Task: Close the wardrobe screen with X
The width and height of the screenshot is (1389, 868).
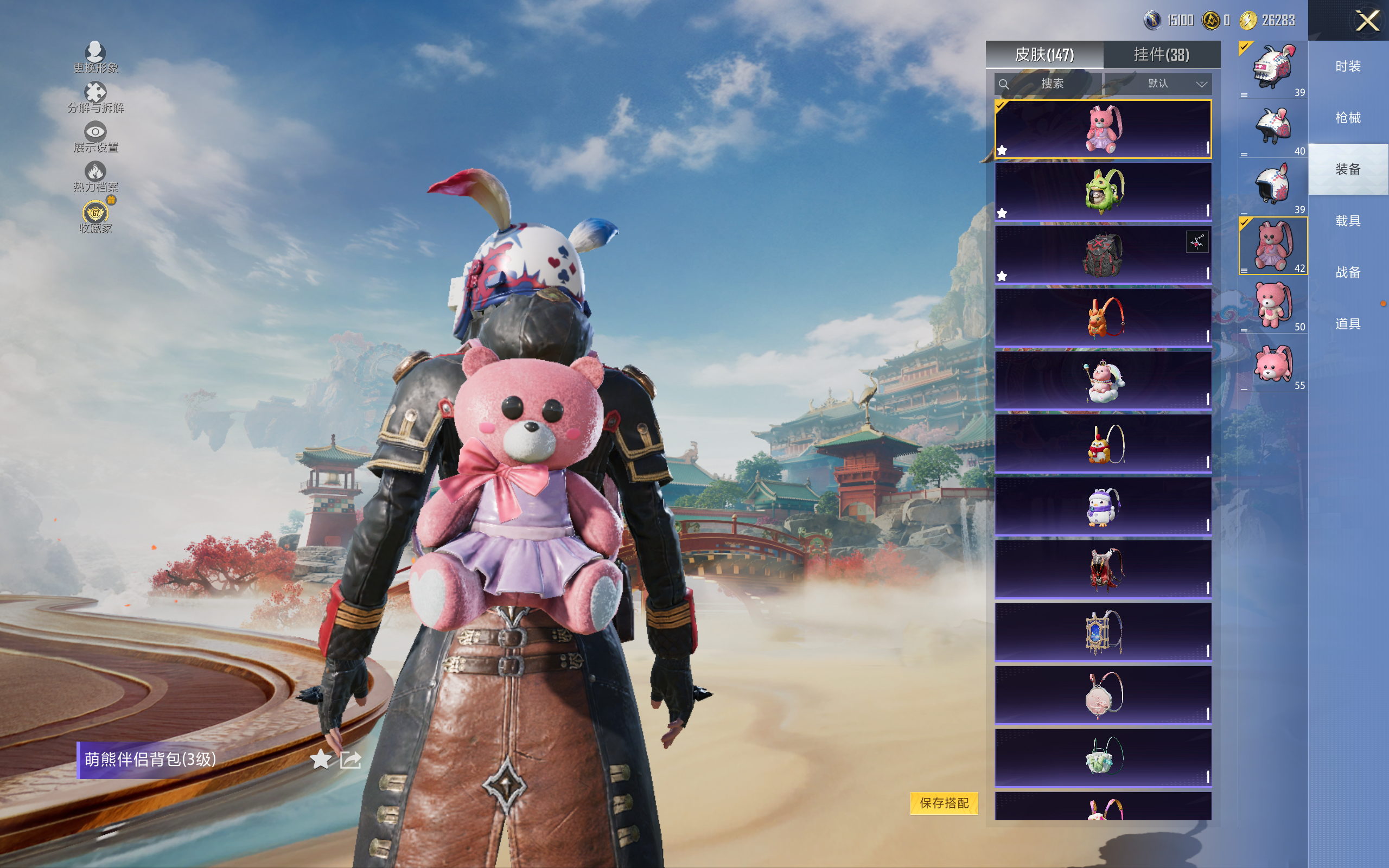Action: [1367, 21]
